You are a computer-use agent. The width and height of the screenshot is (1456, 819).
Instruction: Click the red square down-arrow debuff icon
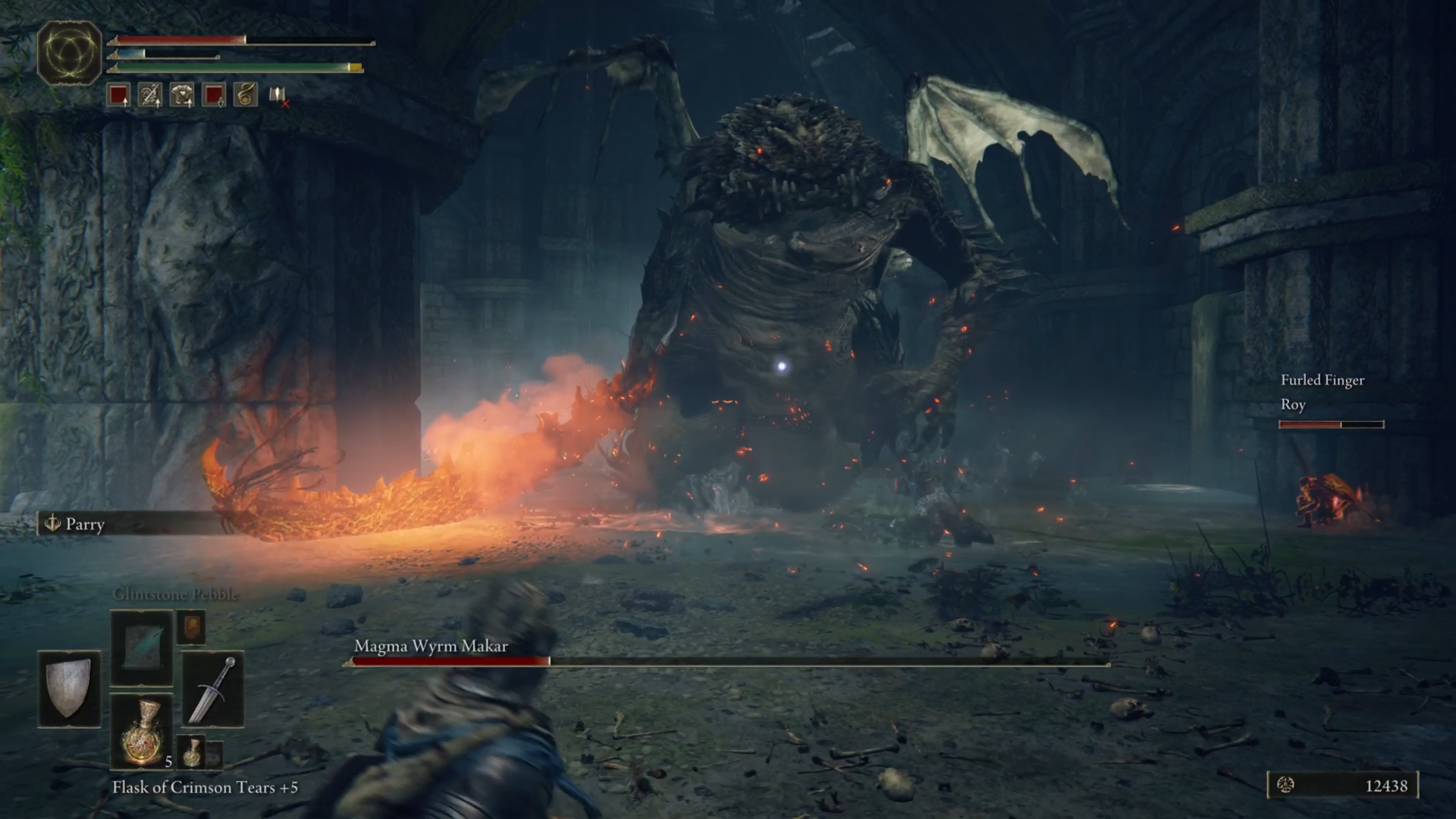[214, 95]
